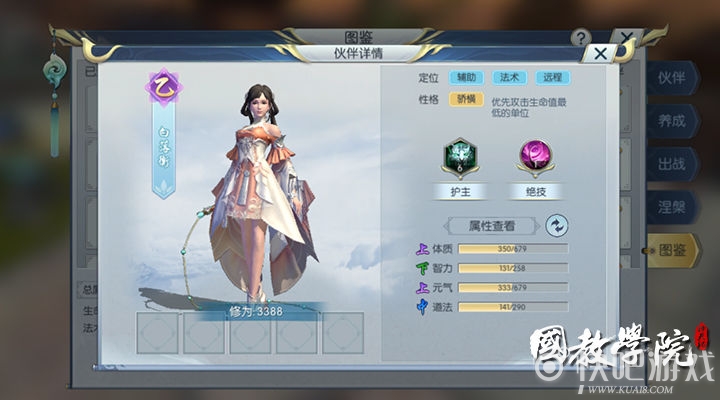
Task: View the 绝技 skill icon
Action: (x=534, y=159)
